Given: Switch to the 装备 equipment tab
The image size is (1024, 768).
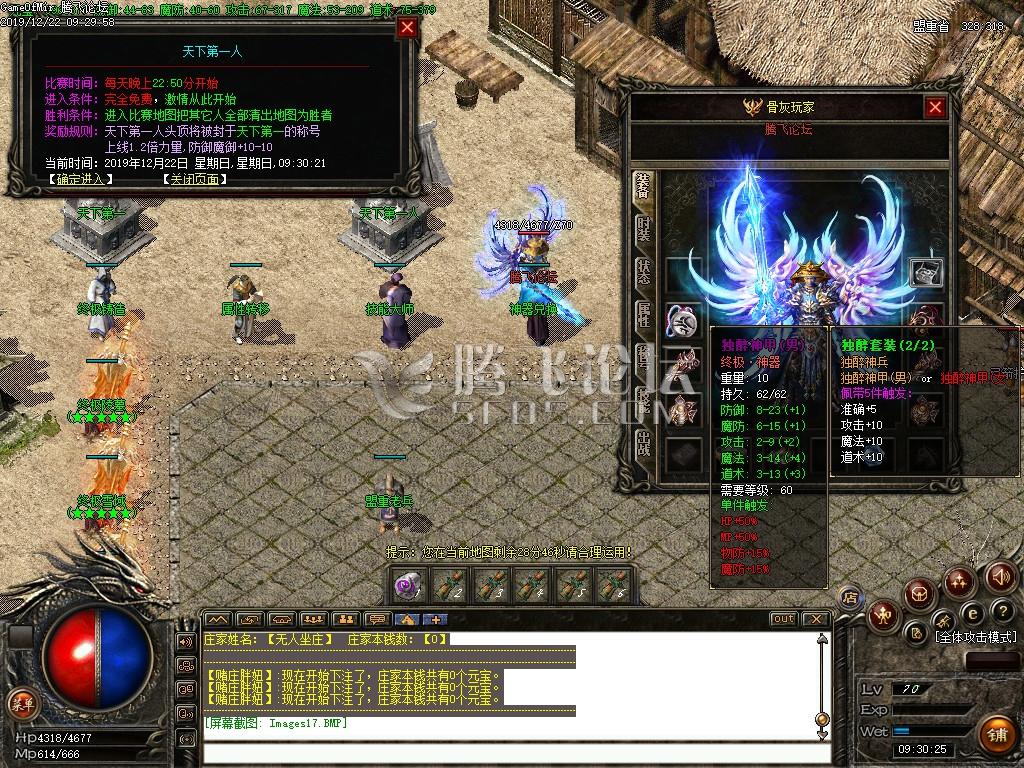Looking at the screenshot, I should (x=643, y=186).
